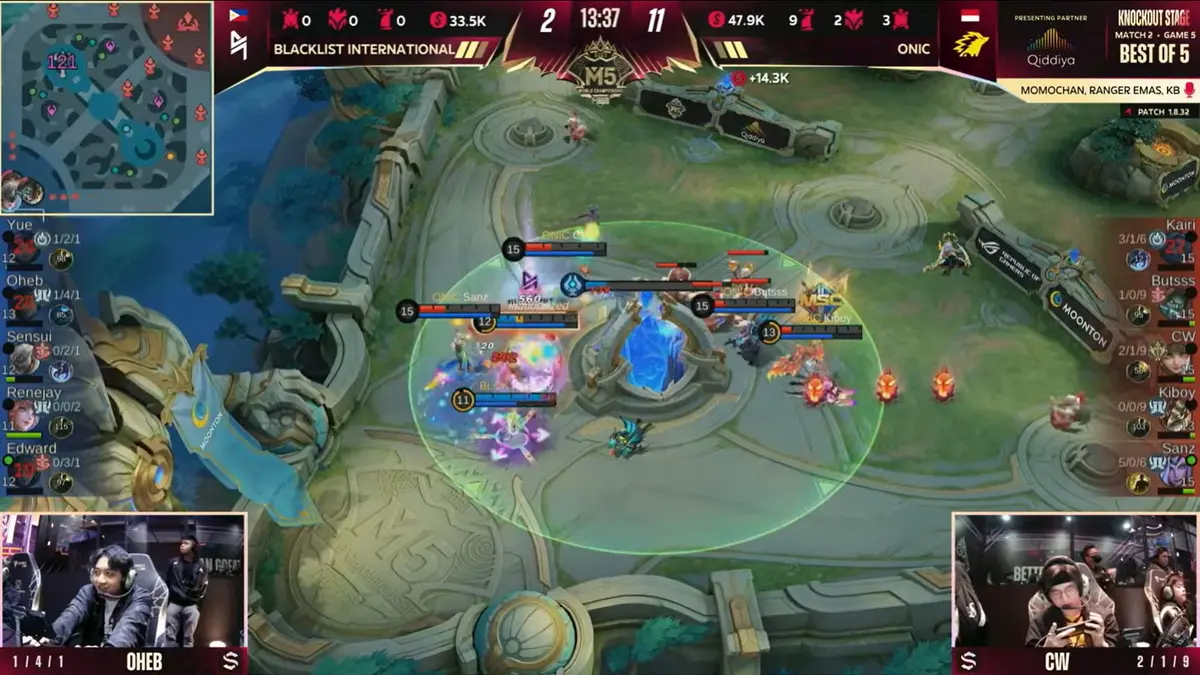The image size is (1200, 675).
Task: Select CW's hero portrait in the ONIC list
Action: [x=1178, y=361]
